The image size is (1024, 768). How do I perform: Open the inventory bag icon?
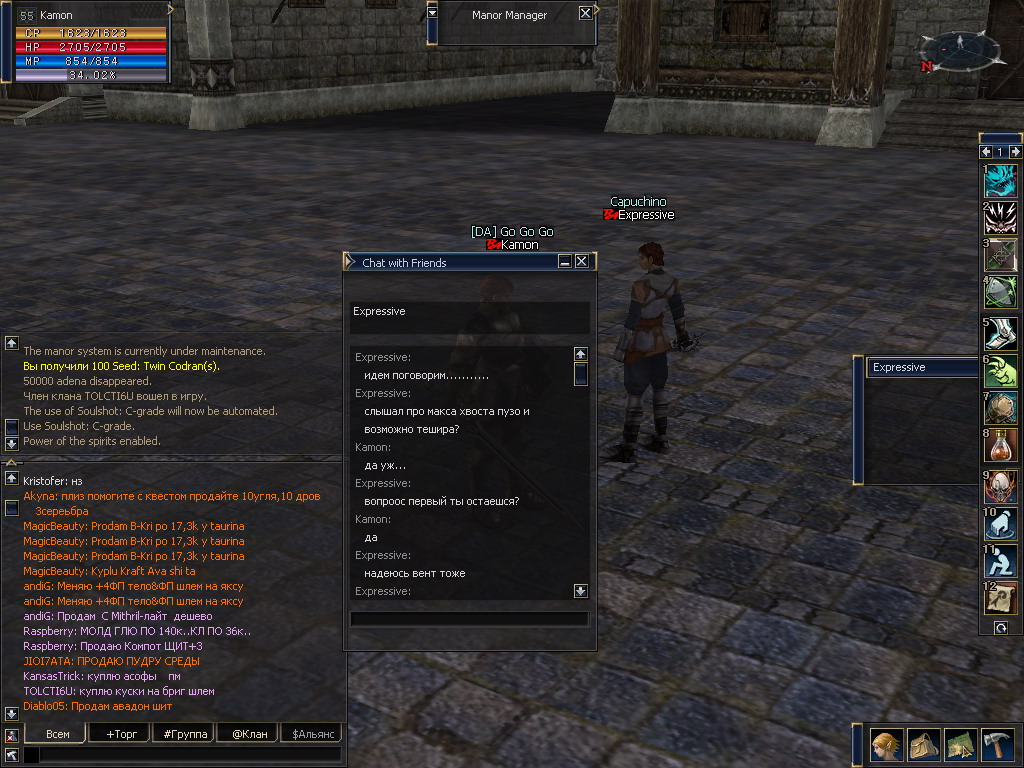924,744
